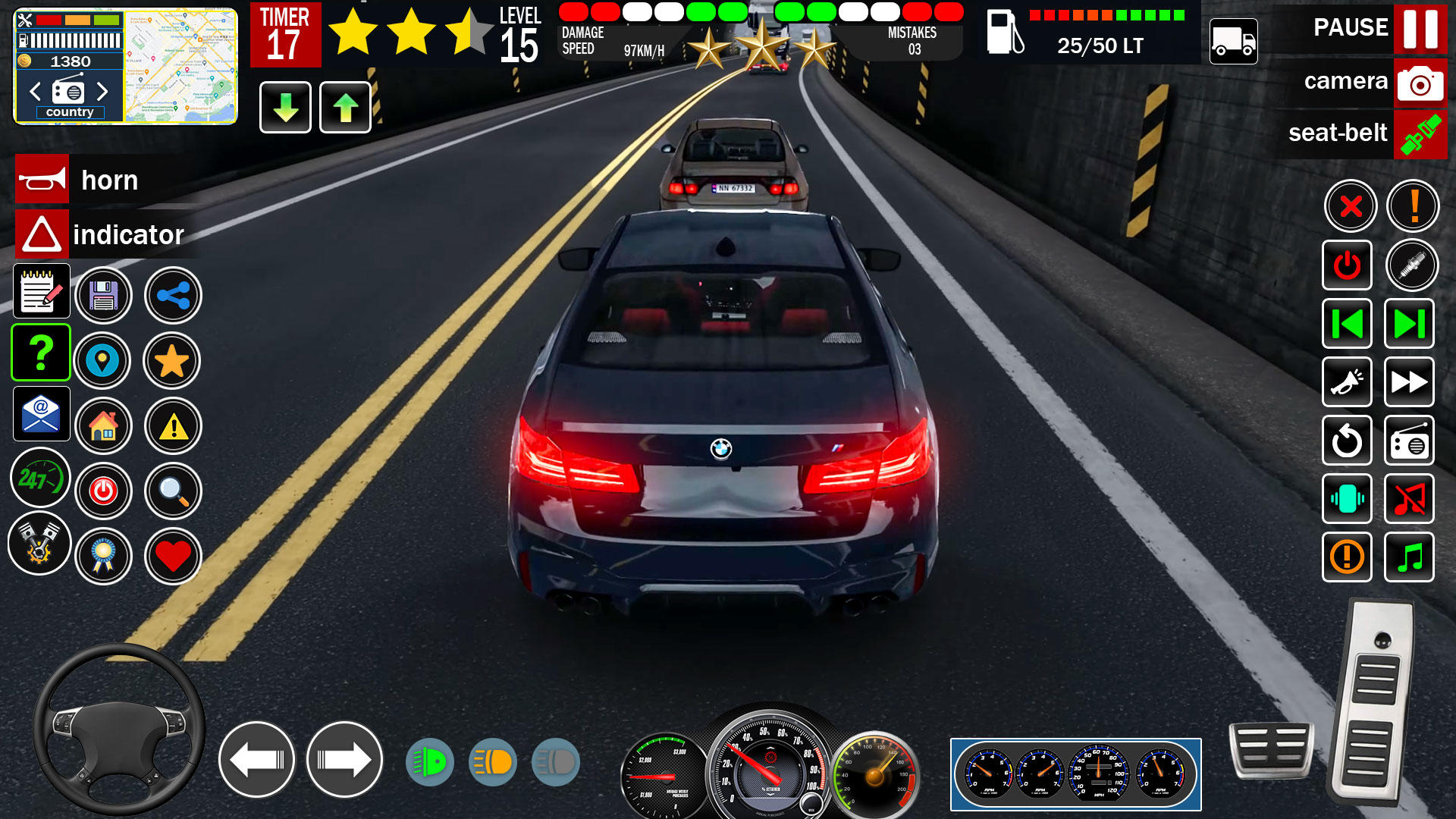This screenshot has width=1456, height=819.
Task: Open the fuel pump indicator
Action: [1004, 35]
